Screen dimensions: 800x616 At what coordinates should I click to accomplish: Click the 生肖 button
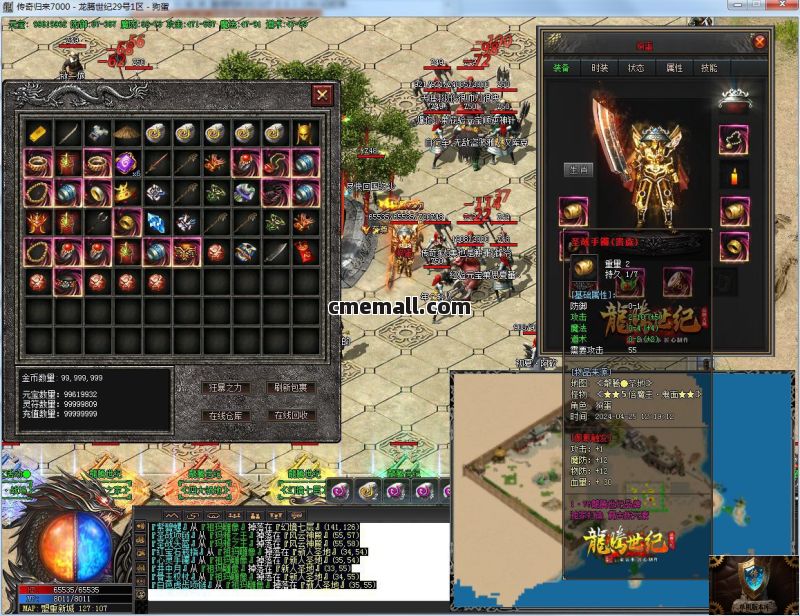coord(578,170)
